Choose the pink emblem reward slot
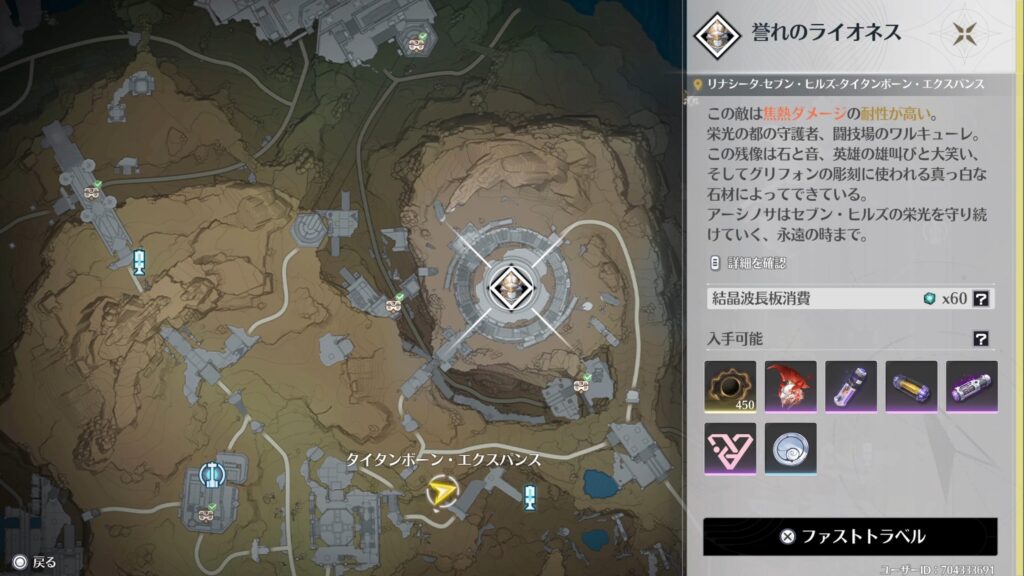 point(730,448)
